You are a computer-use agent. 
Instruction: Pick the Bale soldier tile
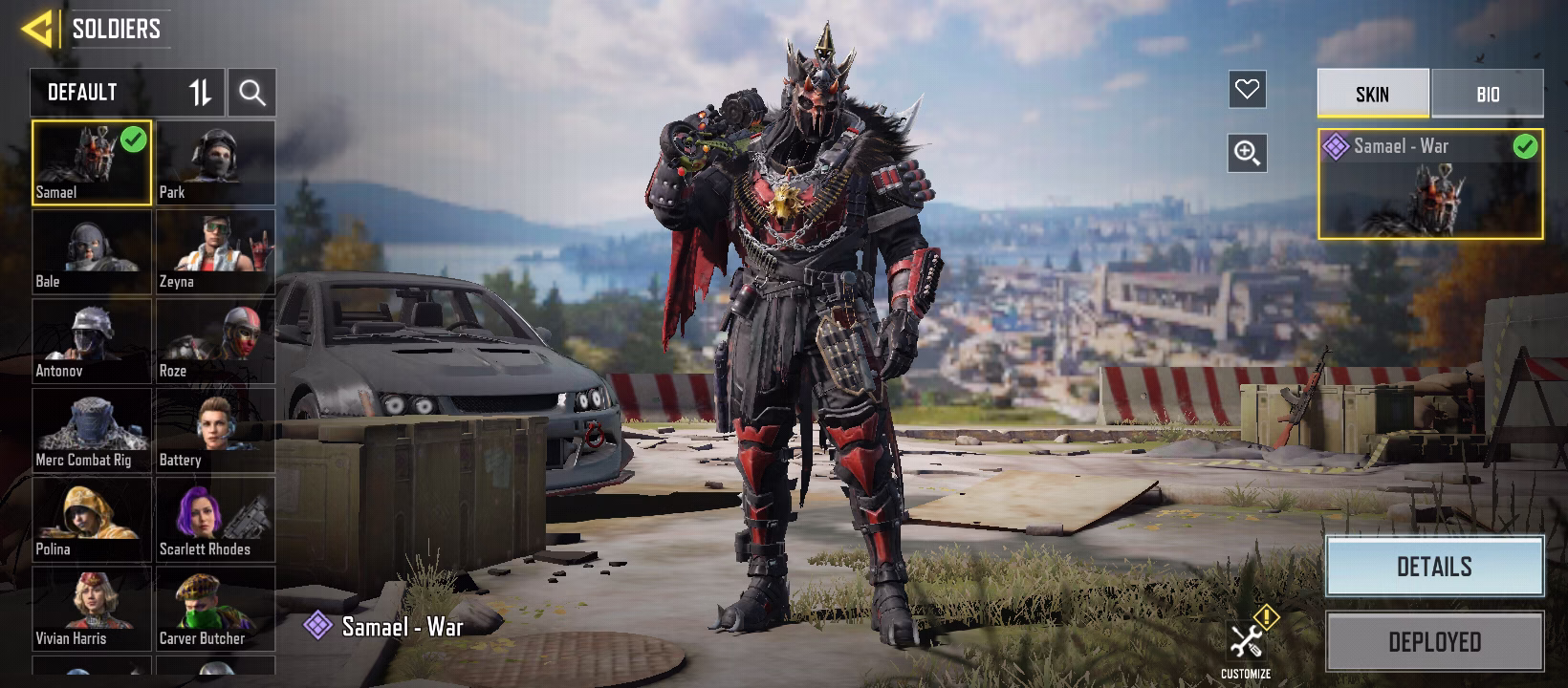[x=92, y=251]
